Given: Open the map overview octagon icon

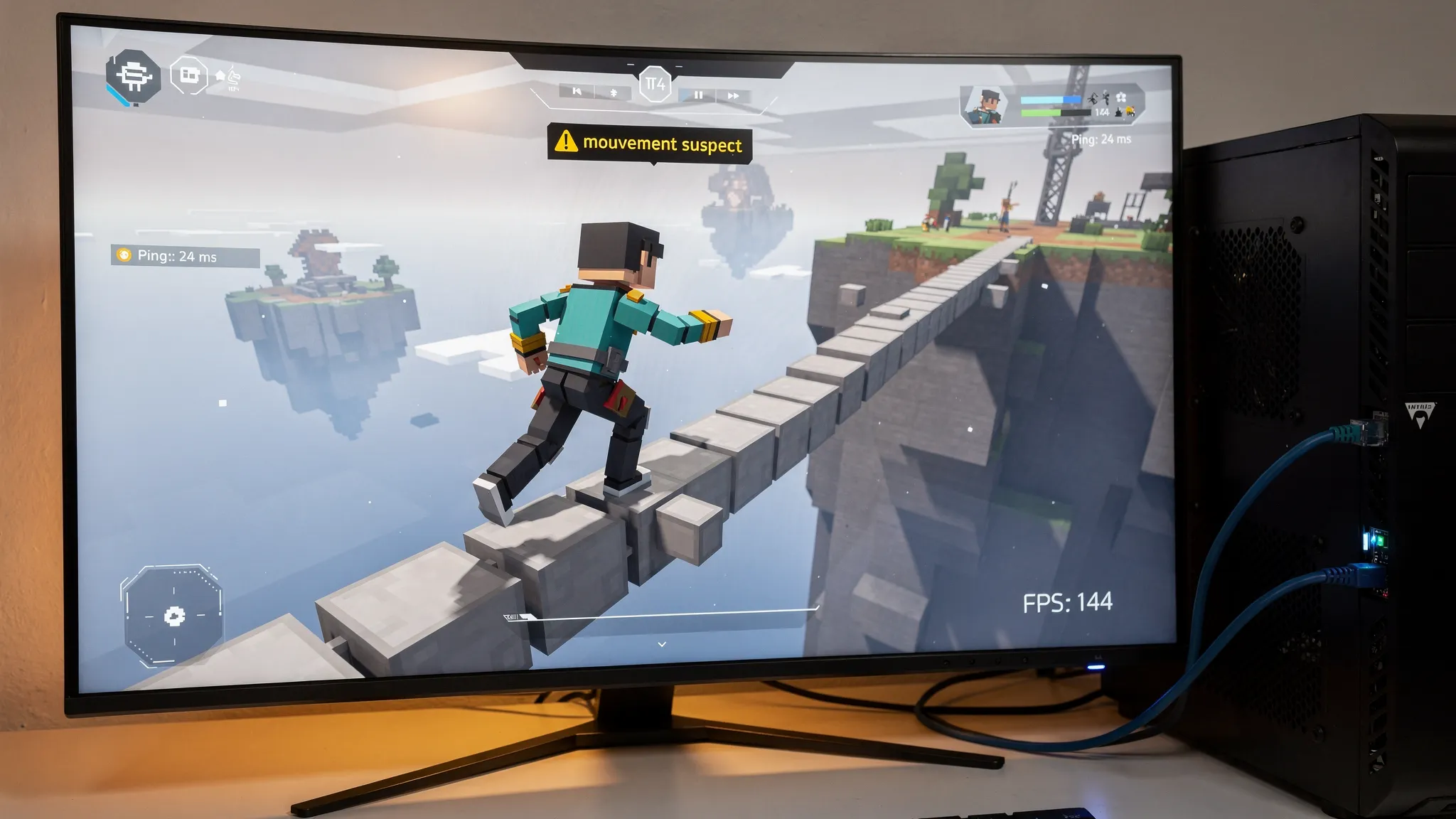Looking at the screenshot, I should click(x=190, y=76).
